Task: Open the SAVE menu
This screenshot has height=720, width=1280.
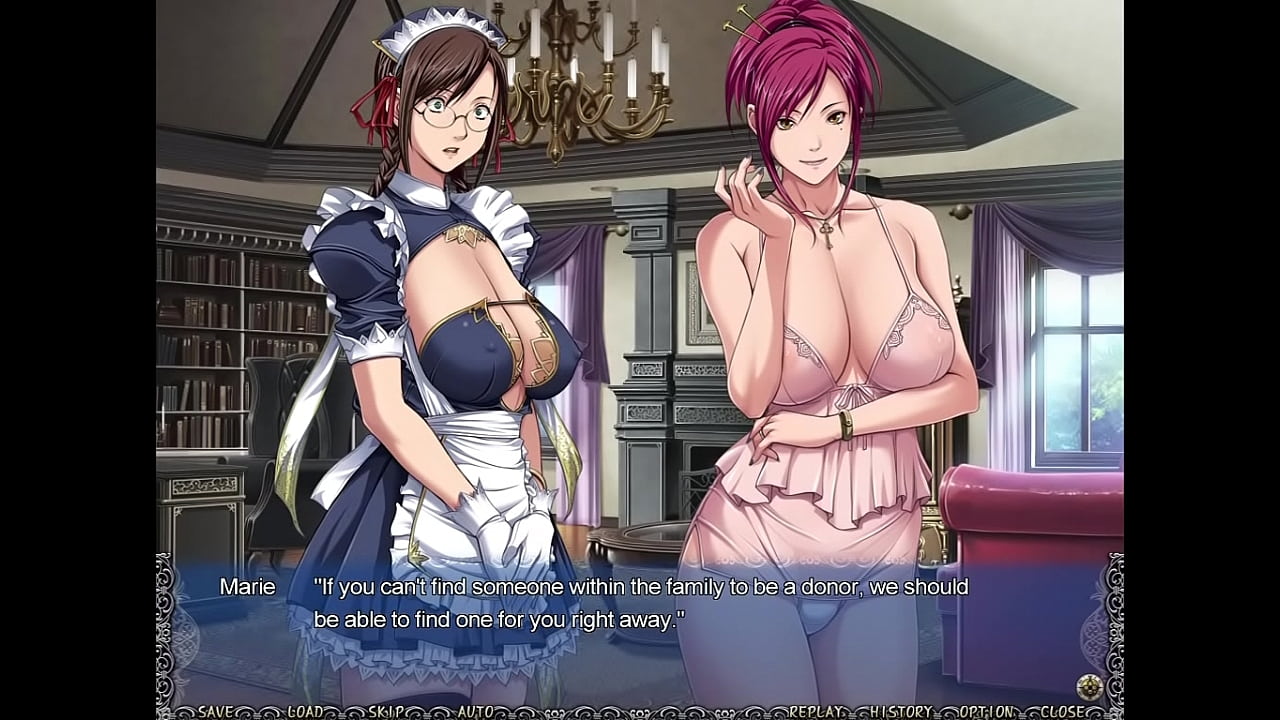Action: tap(216, 712)
